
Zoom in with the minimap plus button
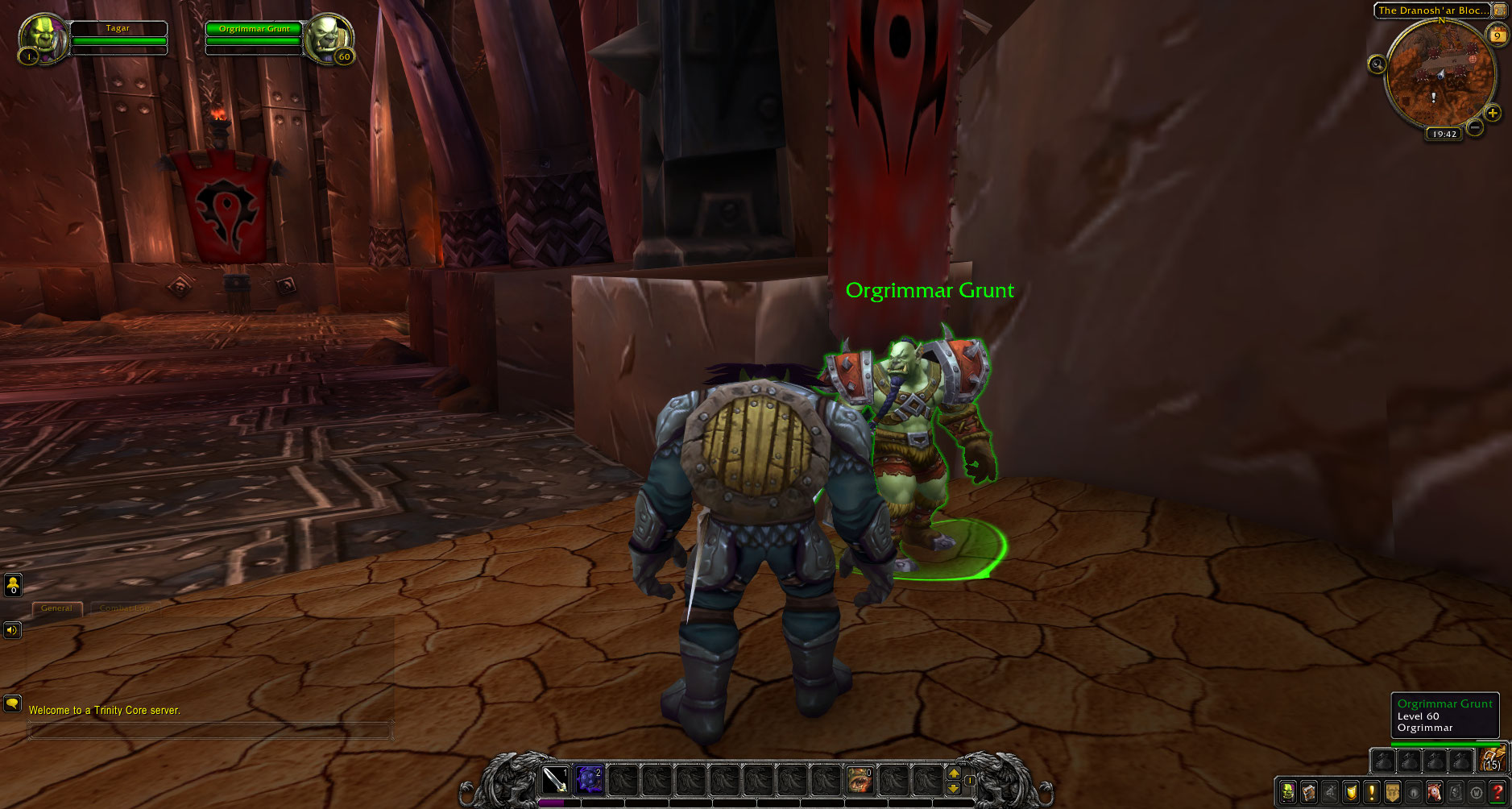pyautogui.click(x=1493, y=114)
